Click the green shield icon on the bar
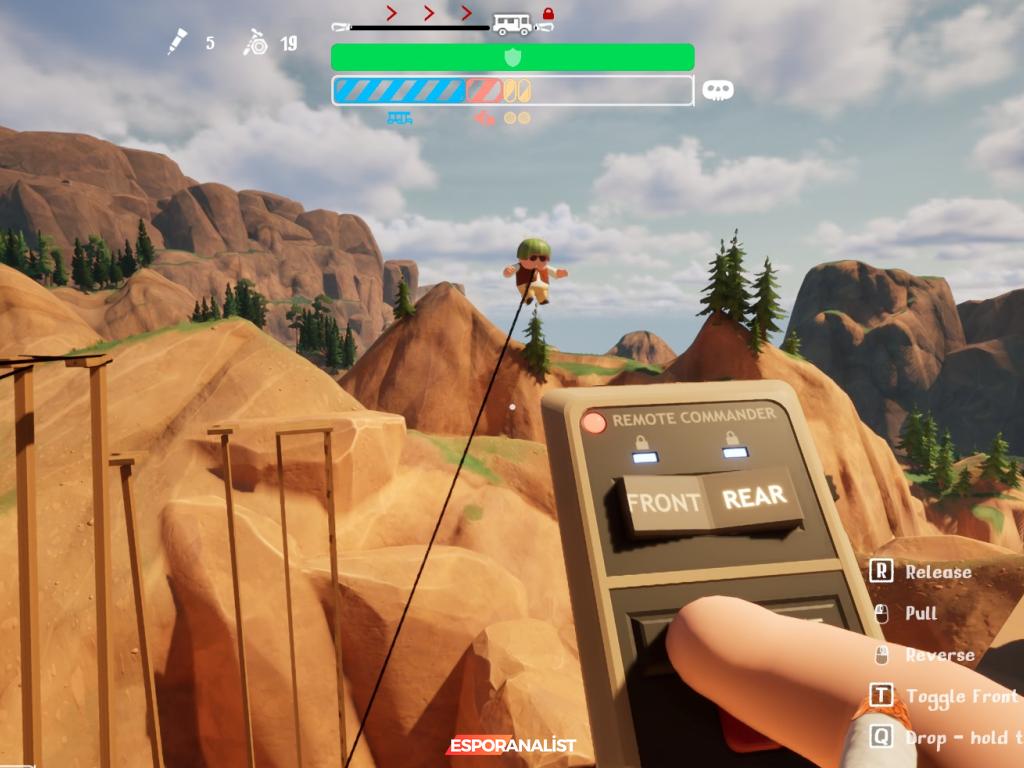The height and width of the screenshot is (768, 1024). (512, 57)
